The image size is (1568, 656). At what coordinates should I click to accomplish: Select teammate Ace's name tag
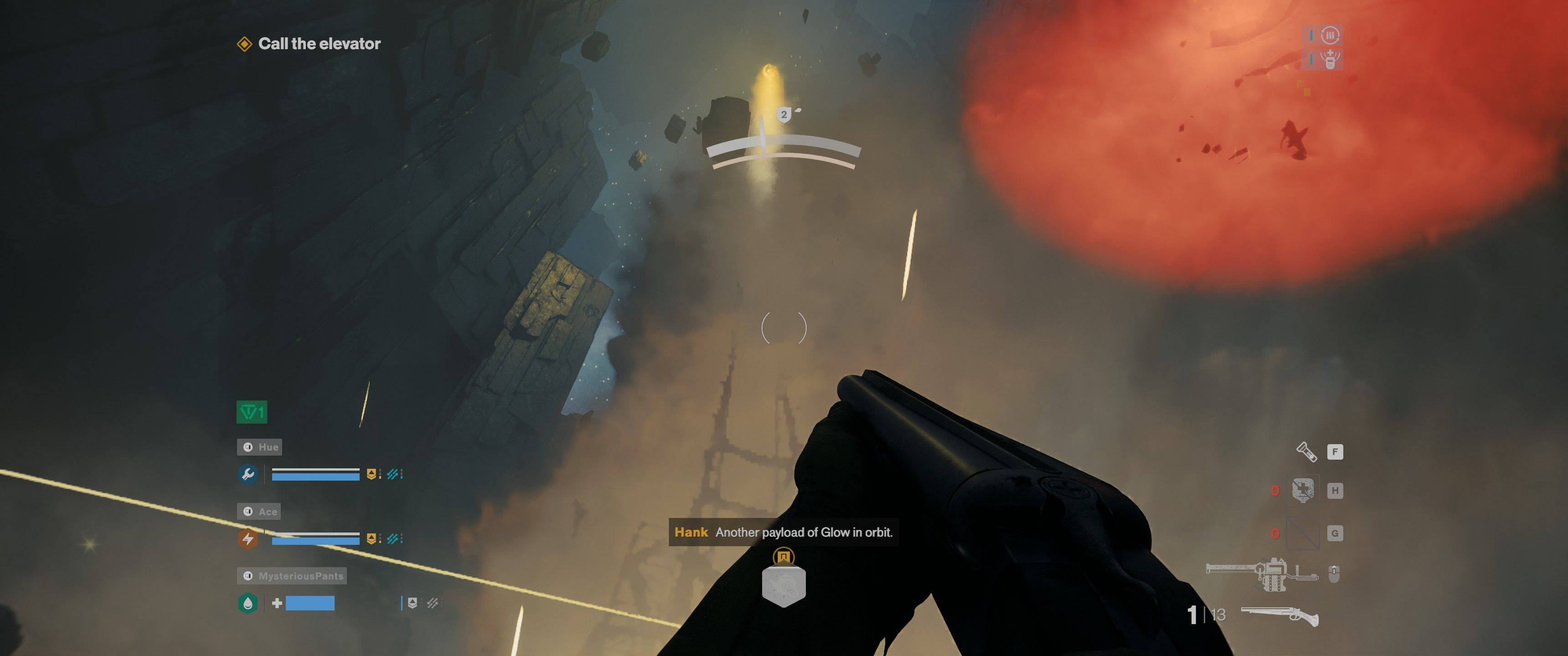[x=259, y=512]
